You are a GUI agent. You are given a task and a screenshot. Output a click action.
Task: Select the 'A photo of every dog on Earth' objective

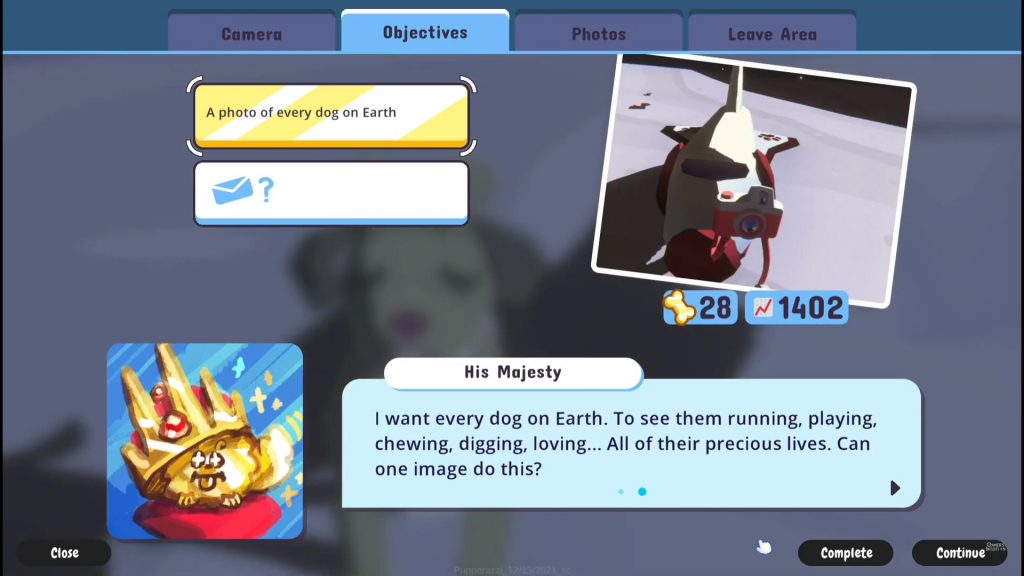(330, 115)
